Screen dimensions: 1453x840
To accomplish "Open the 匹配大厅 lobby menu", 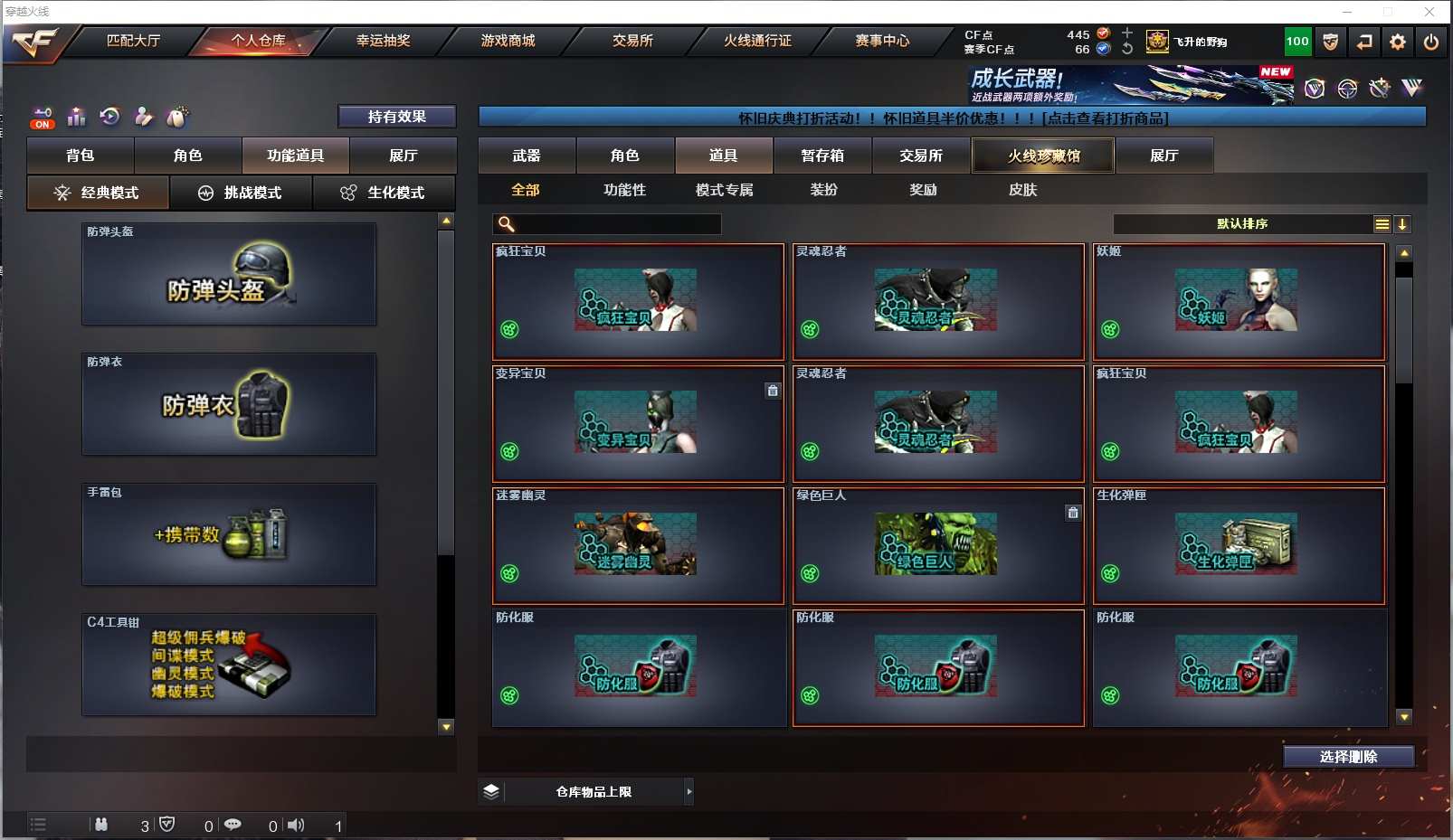I will pos(133,41).
